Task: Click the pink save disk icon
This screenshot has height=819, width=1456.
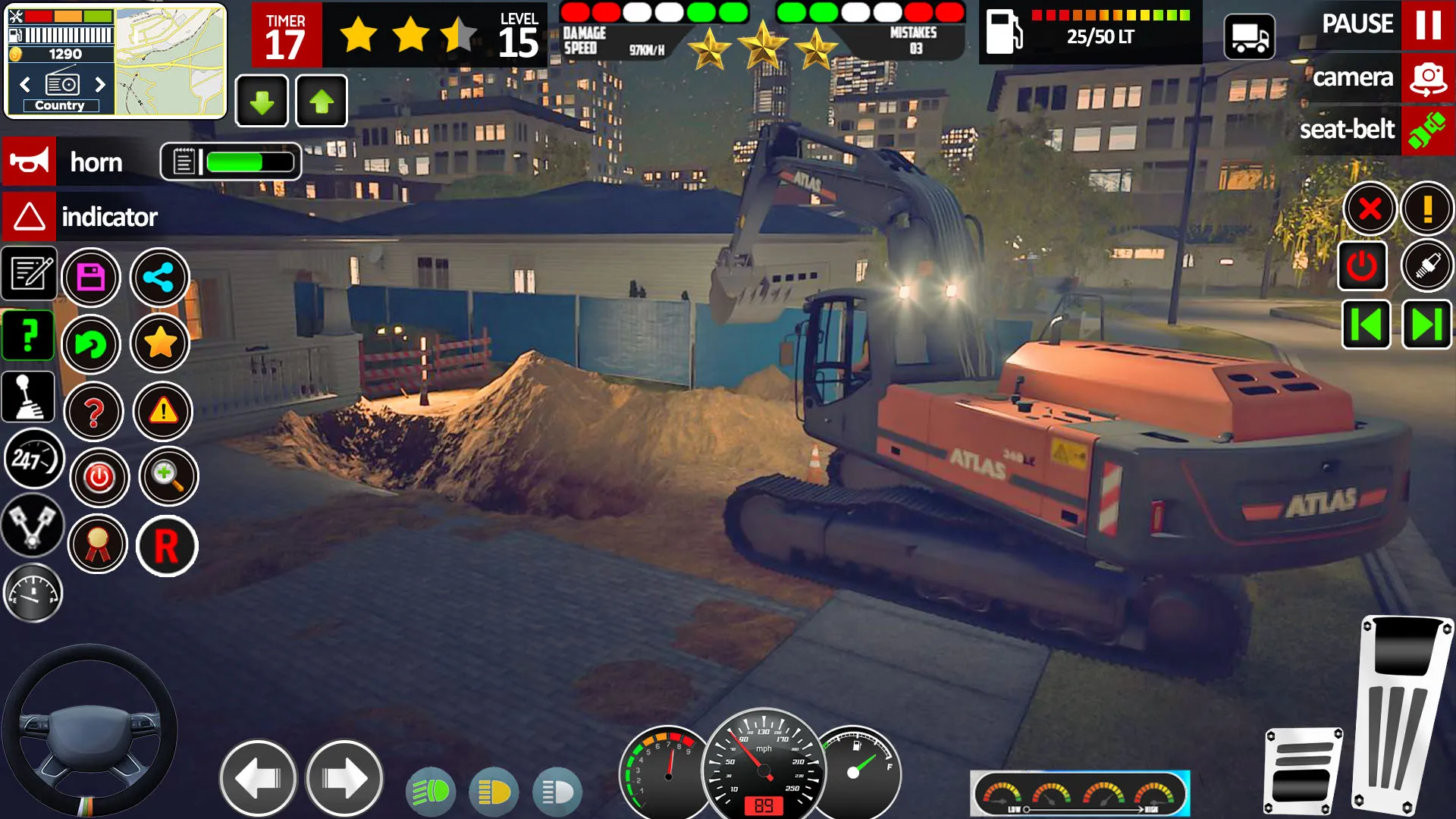Action: pyautogui.click(x=91, y=278)
